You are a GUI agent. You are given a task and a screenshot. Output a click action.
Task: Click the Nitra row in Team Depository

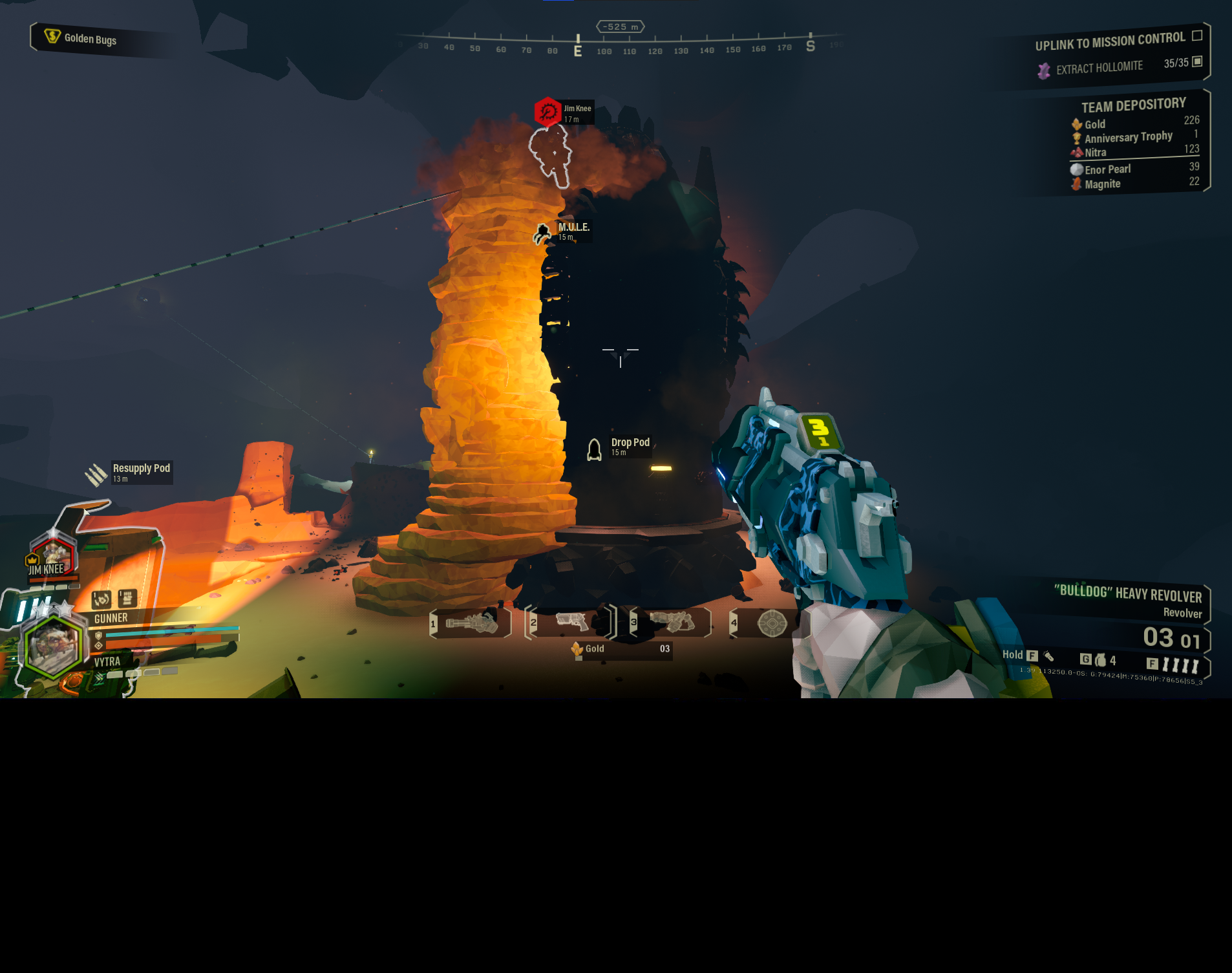1134,151
